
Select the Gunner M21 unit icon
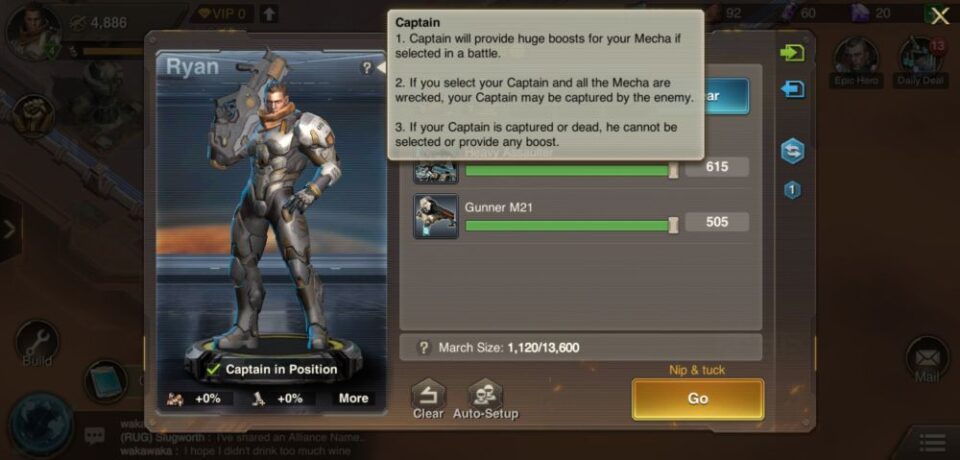[436, 216]
